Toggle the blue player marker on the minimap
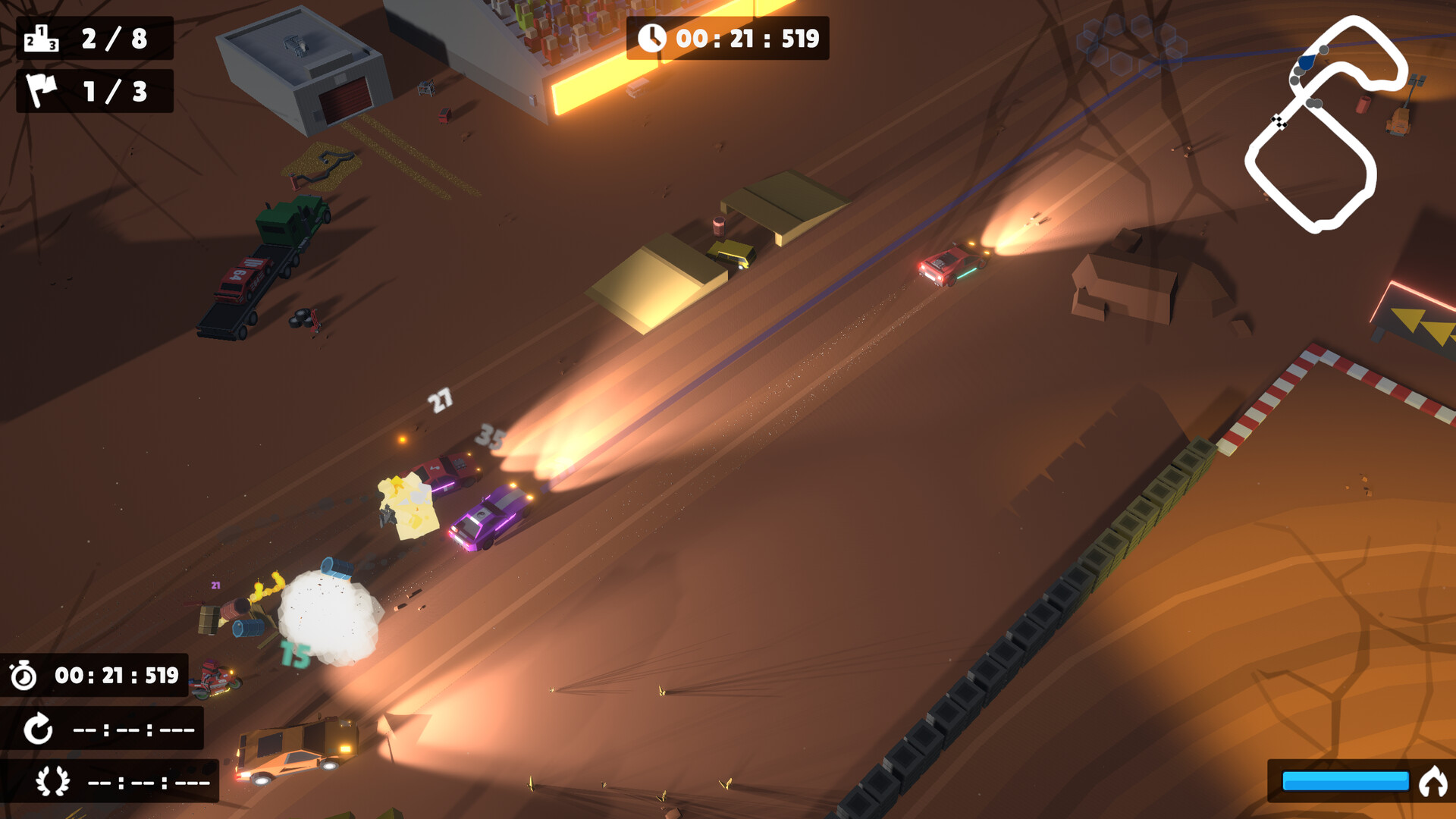This screenshot has height=819, width=1456. pyautogui.click(x=1306, y=62)
